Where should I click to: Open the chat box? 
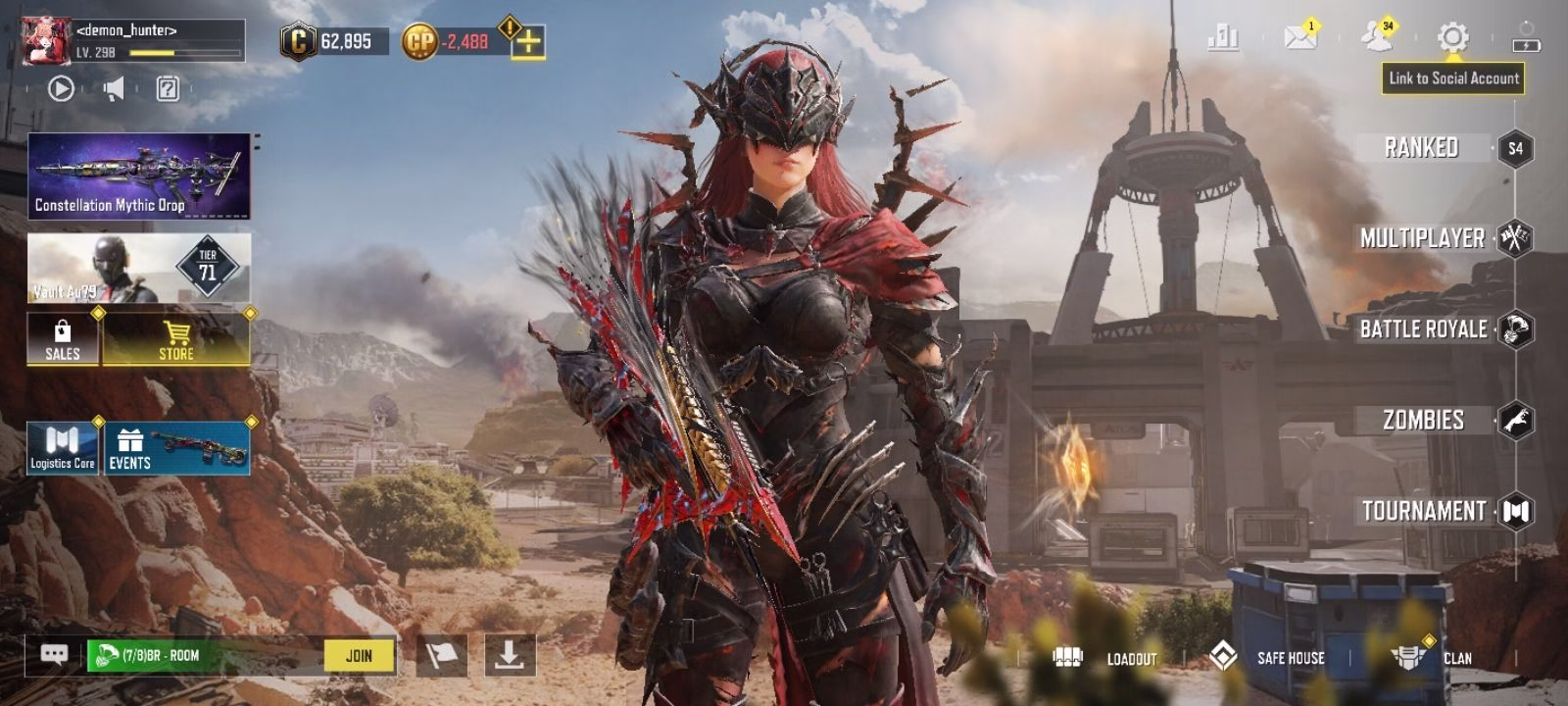(55, 656)
